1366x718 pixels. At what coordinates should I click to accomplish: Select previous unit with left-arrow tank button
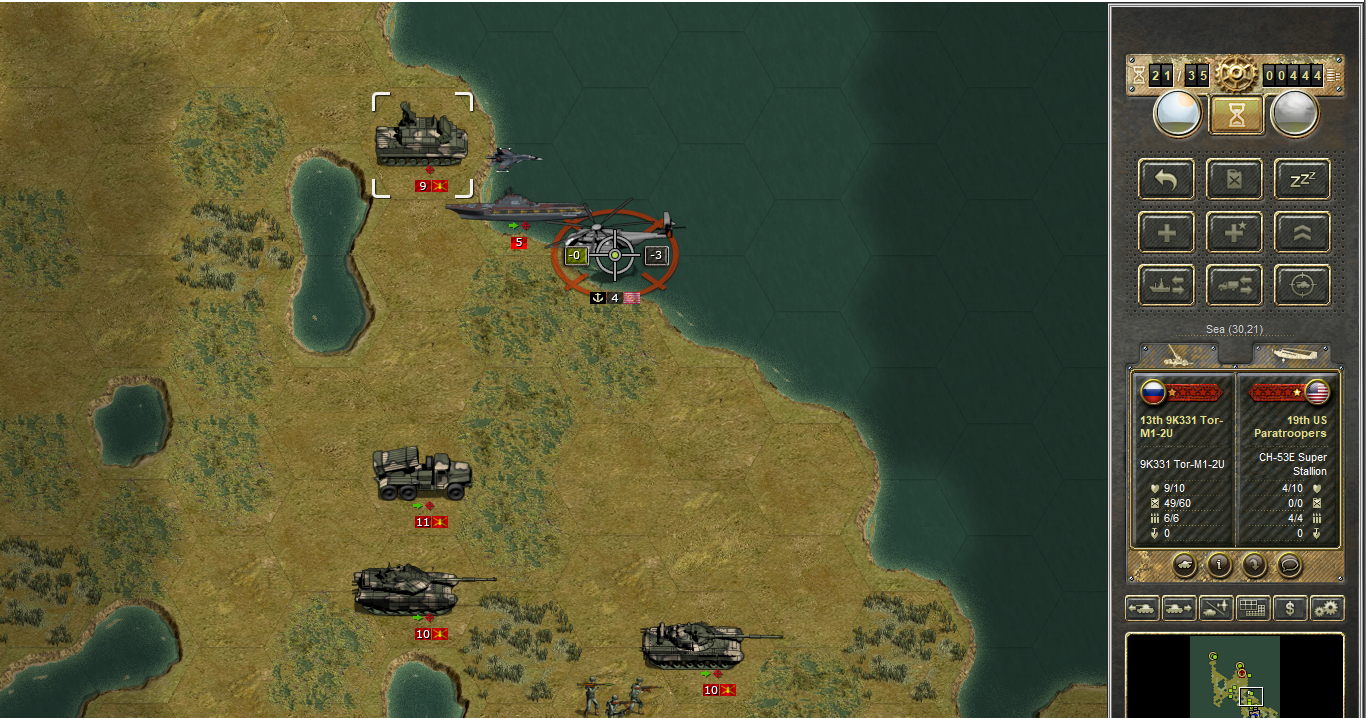coord(1142,607)
